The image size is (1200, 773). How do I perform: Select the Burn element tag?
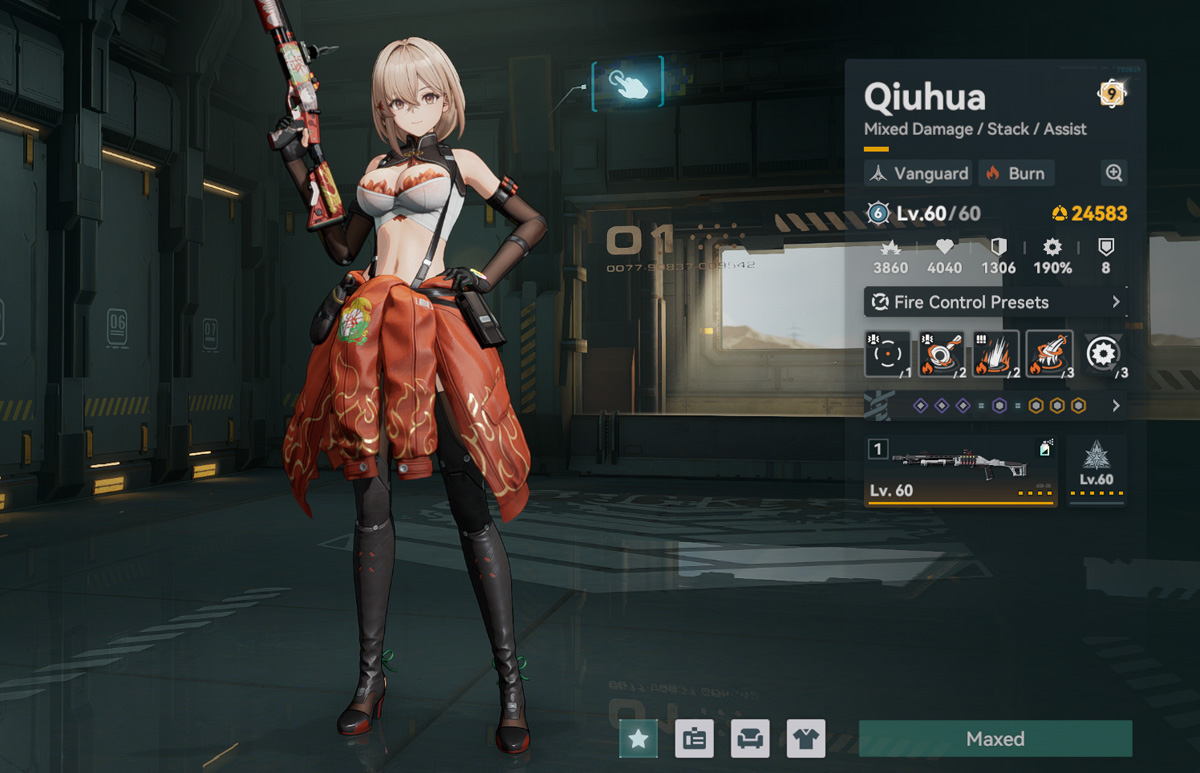(1015, 173)
